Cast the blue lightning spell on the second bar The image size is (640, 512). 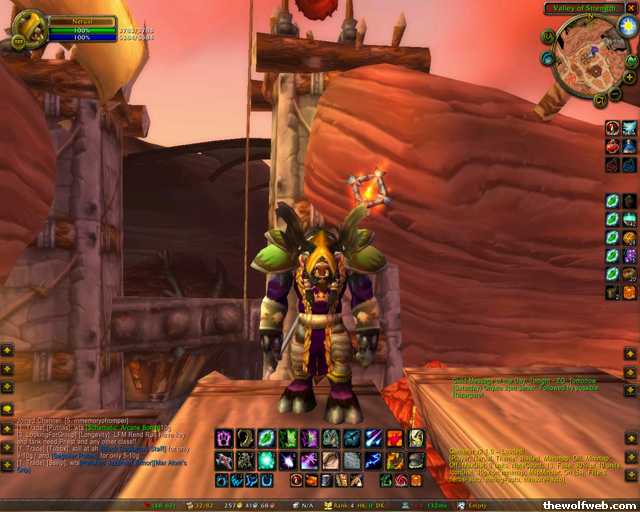pos(373,460)
